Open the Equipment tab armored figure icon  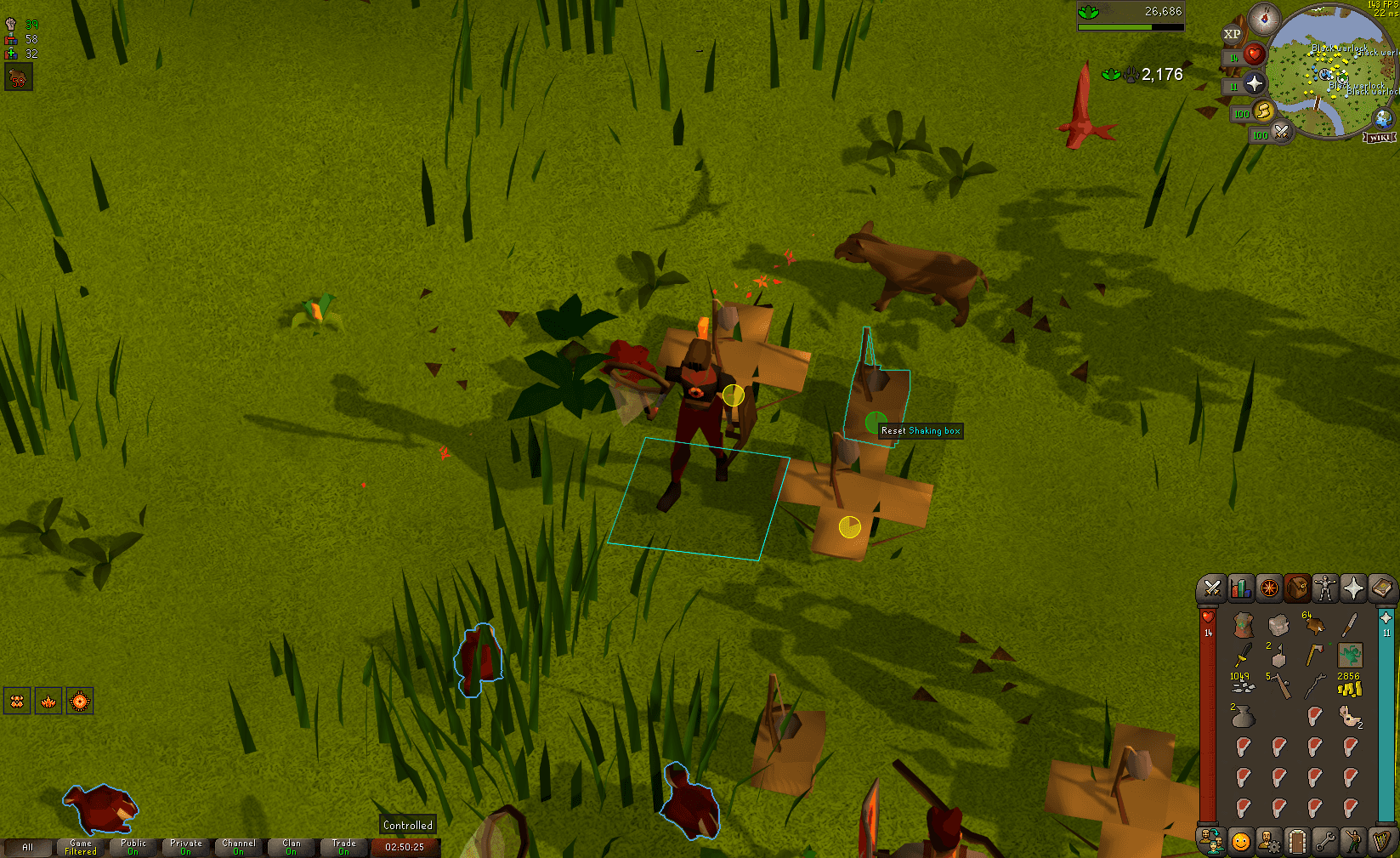point(1324,588)
